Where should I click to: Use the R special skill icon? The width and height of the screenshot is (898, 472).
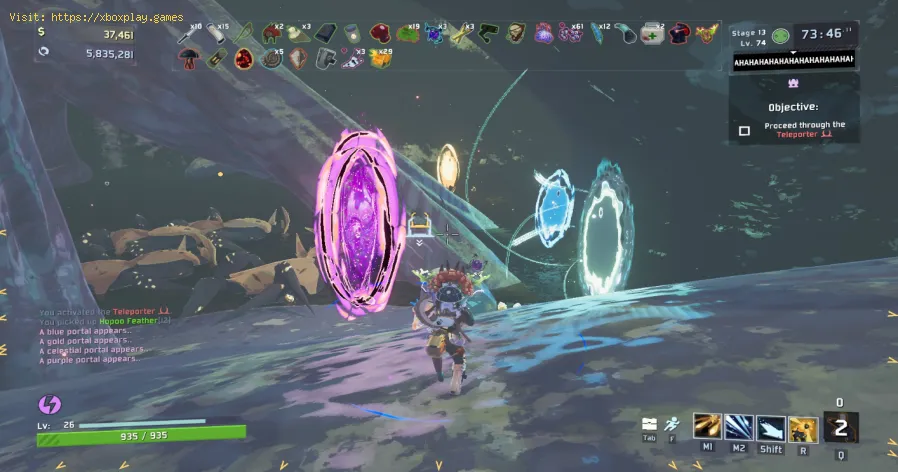[x=803, y=427]
